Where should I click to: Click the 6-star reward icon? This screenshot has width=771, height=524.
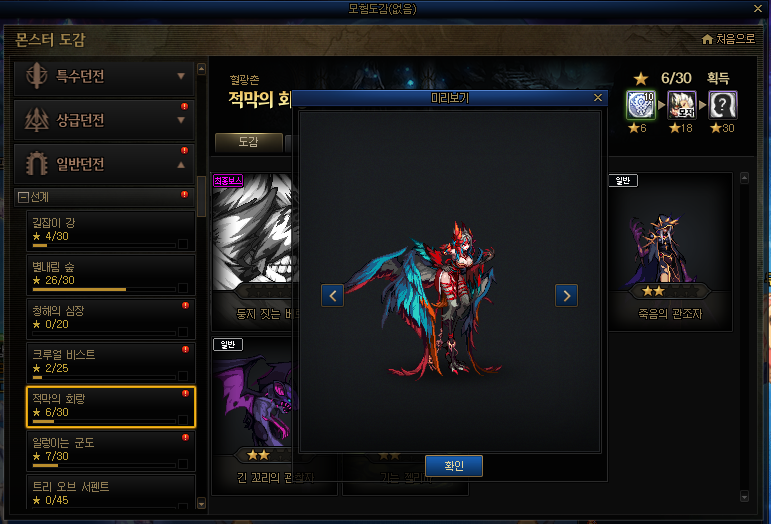[x=640, y=104]
